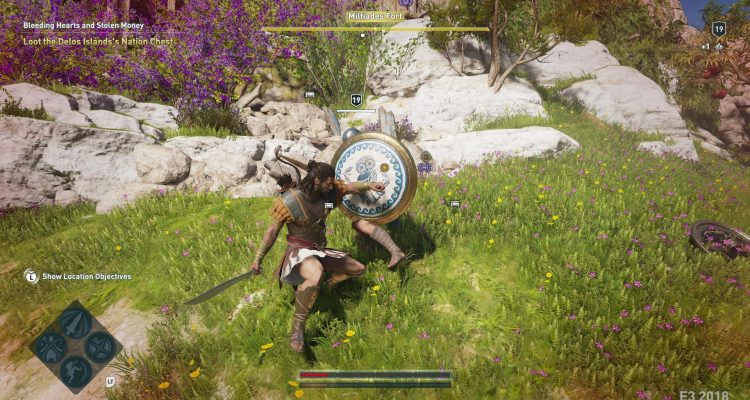
Task: Click the player level 19 shield badge
Action: coord(718,29)
